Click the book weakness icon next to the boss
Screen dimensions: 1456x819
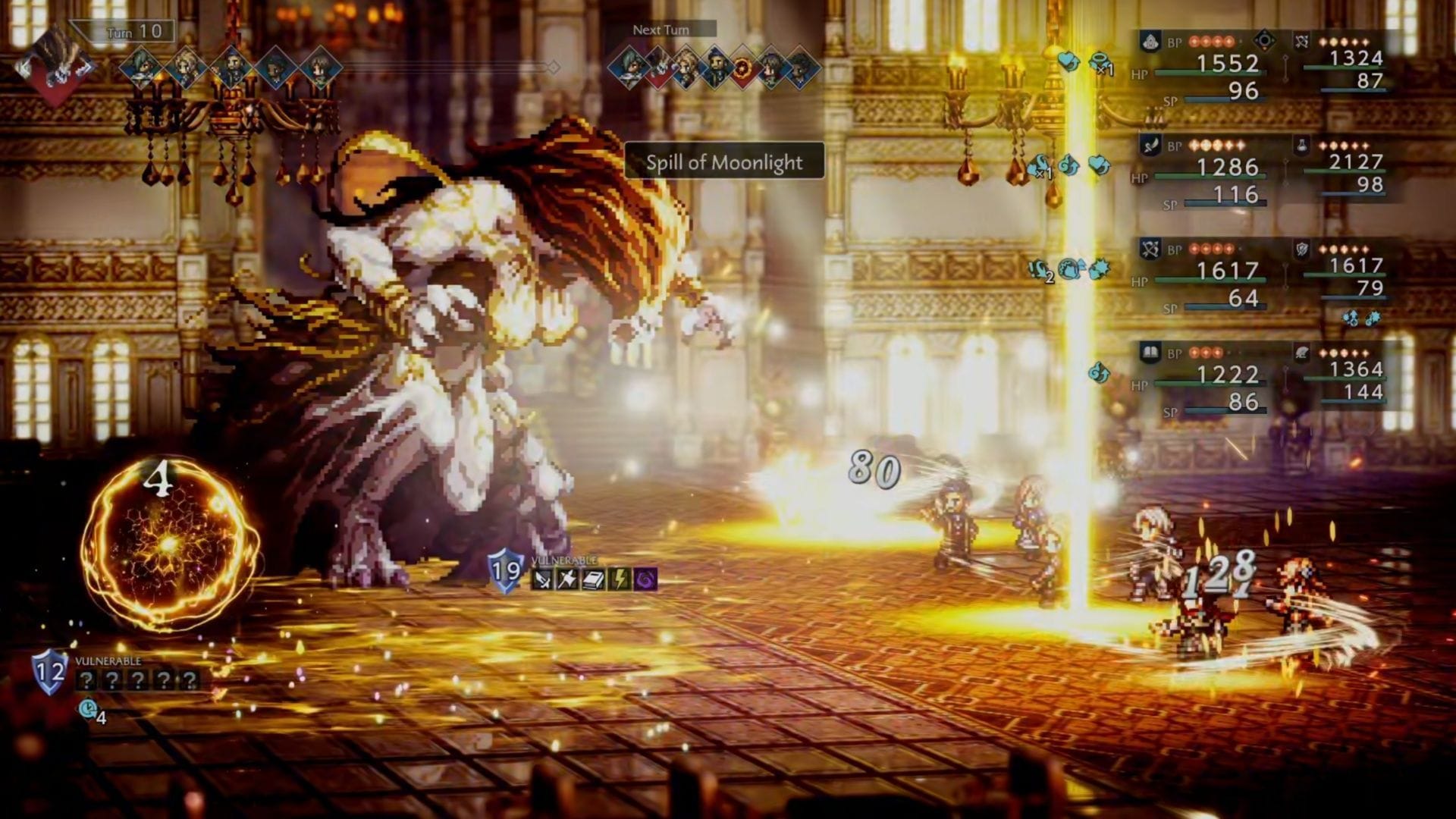(594, 578)
